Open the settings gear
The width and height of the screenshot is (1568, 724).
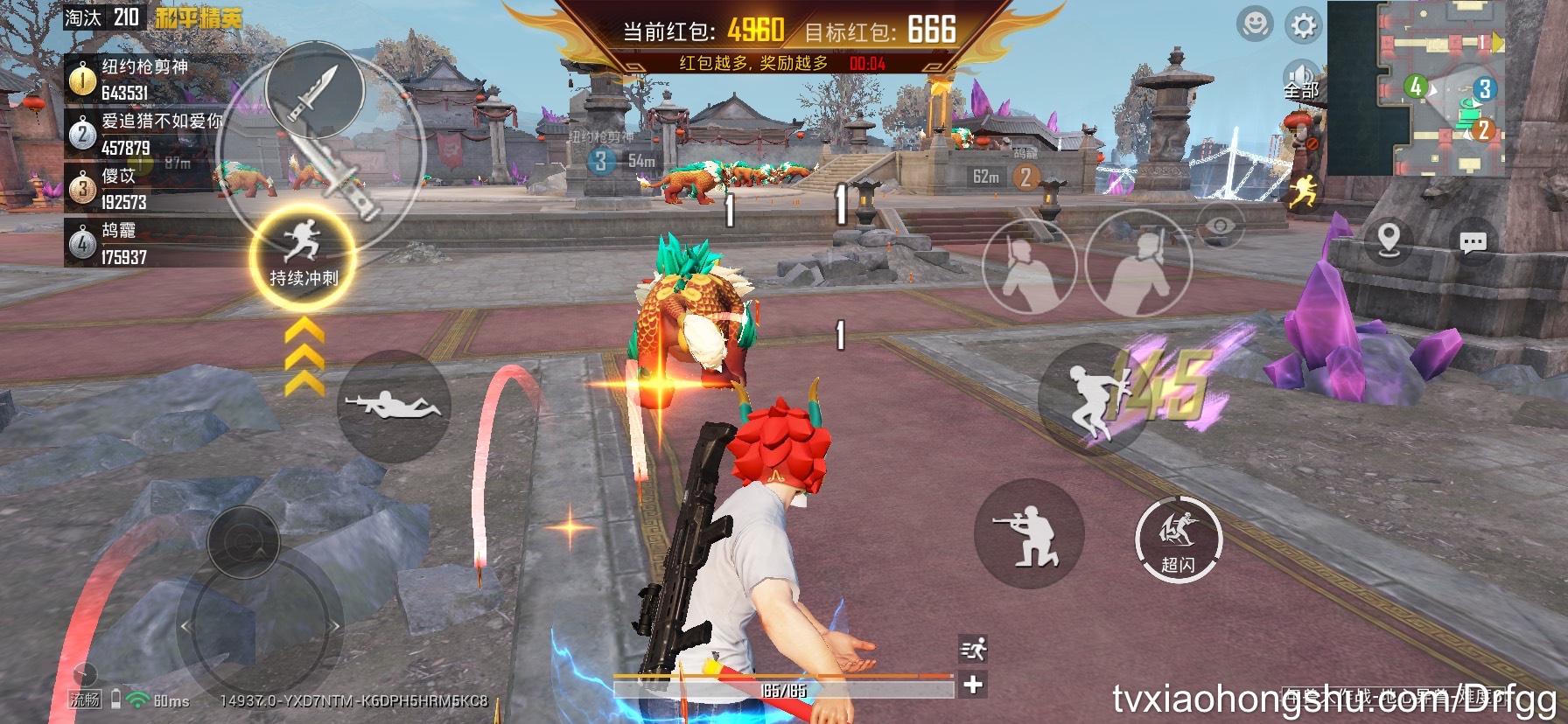click(1303, 25)
